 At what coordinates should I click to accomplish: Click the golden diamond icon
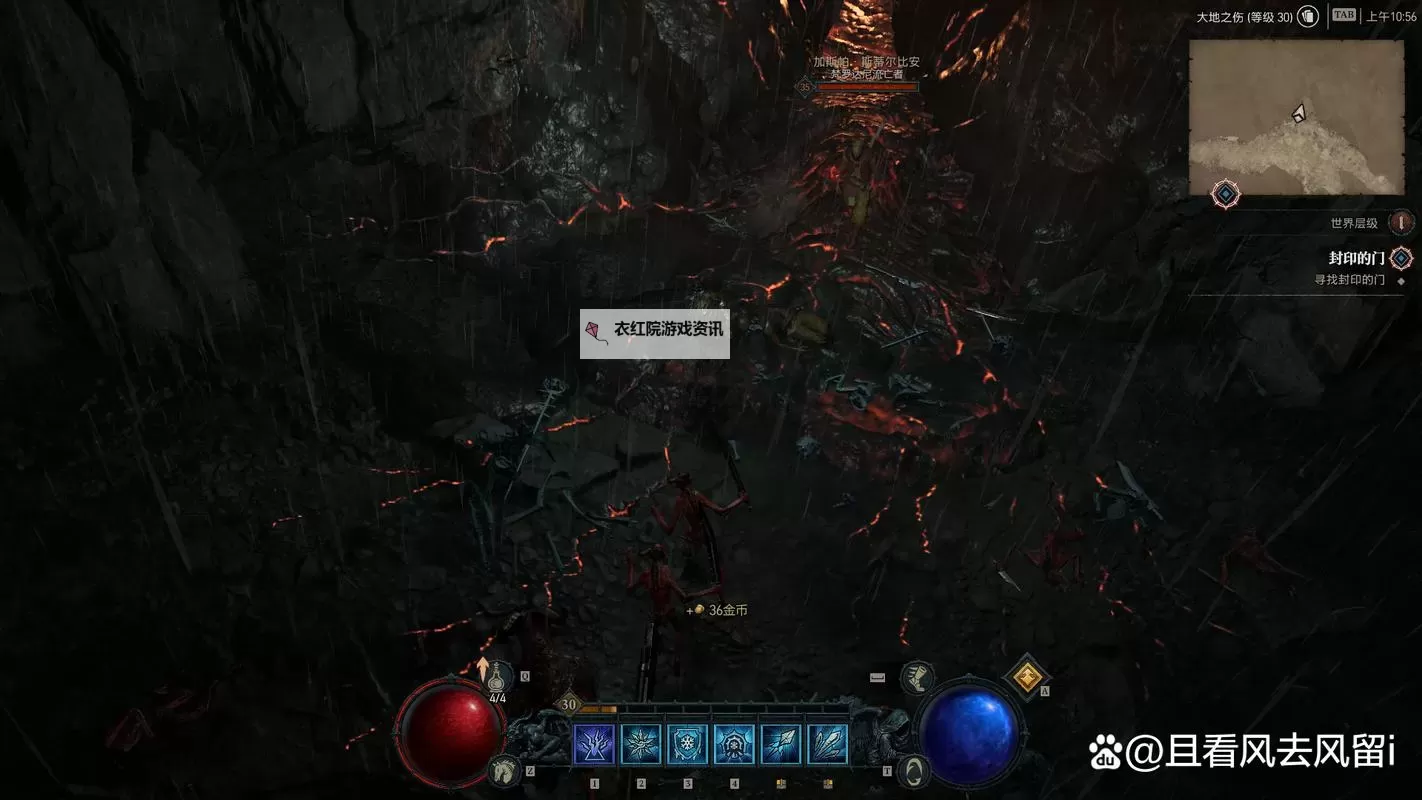pos(1026,677)
